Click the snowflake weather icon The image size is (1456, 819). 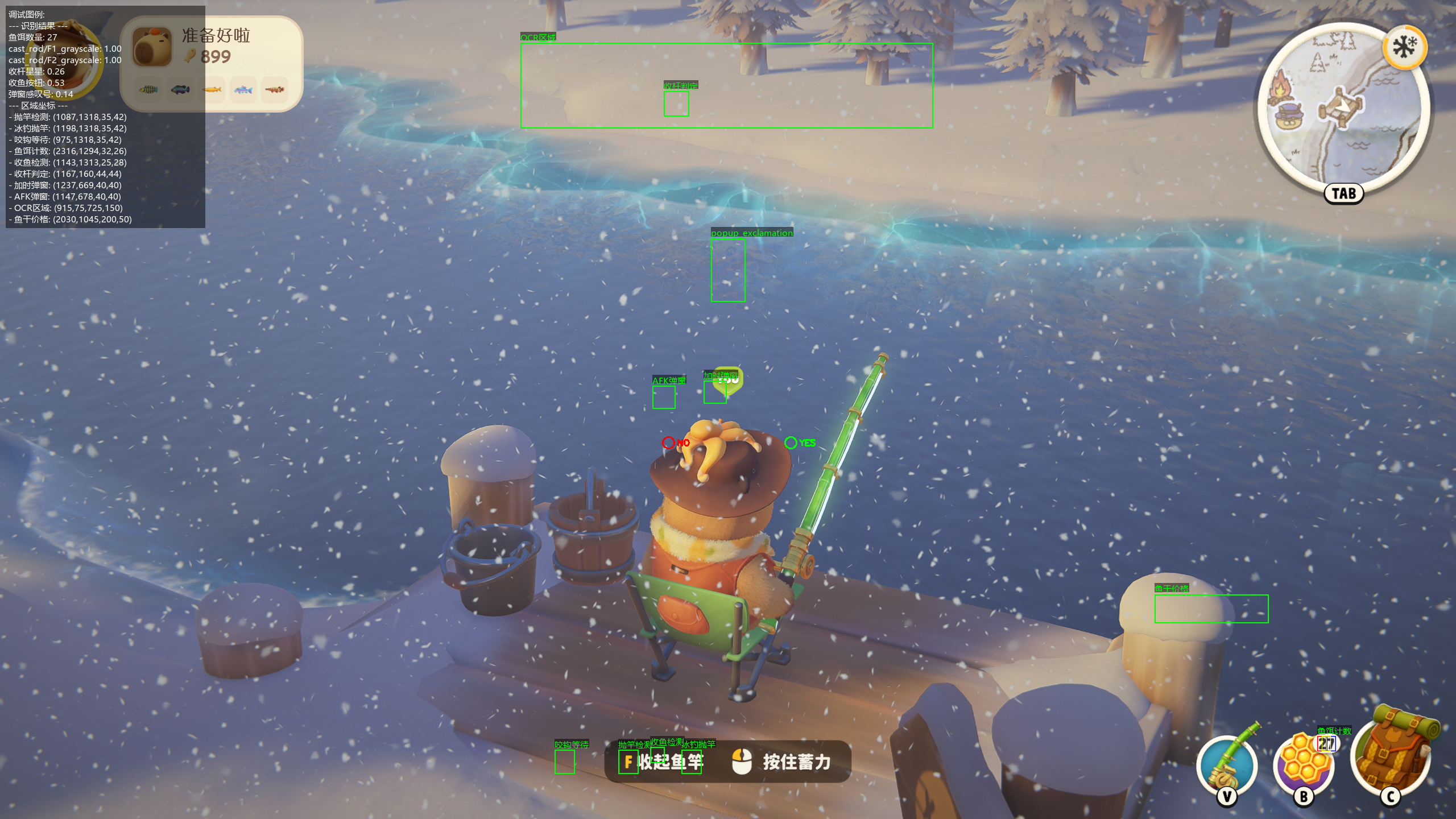coord(1405,47)
